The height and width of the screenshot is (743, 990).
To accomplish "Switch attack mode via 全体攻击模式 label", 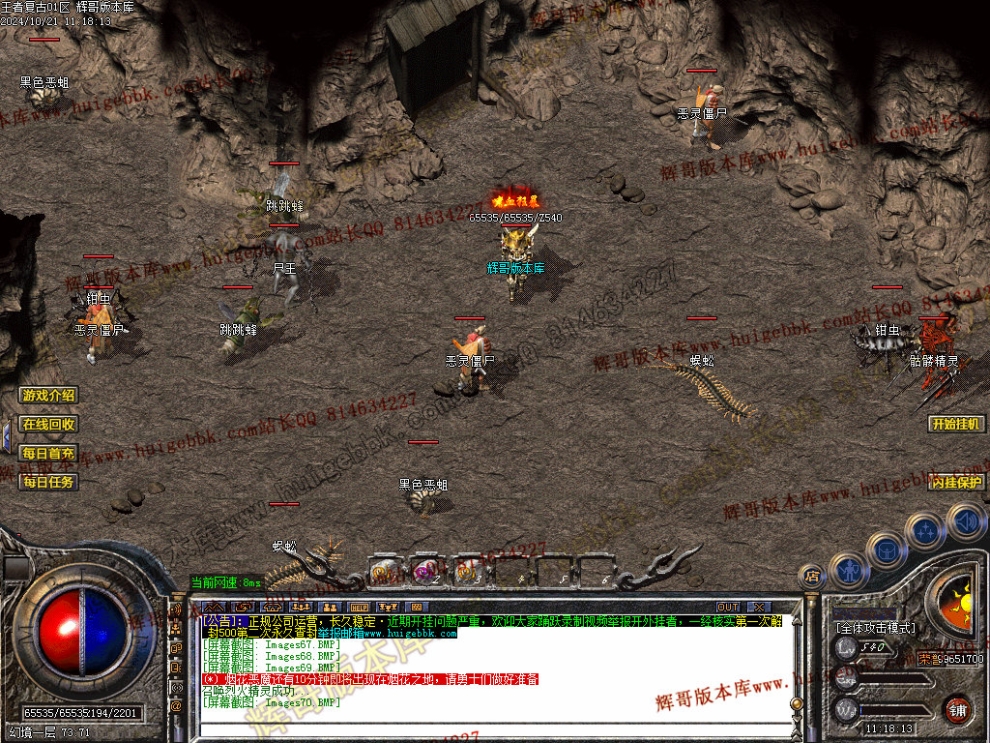I will coord(876,628).
